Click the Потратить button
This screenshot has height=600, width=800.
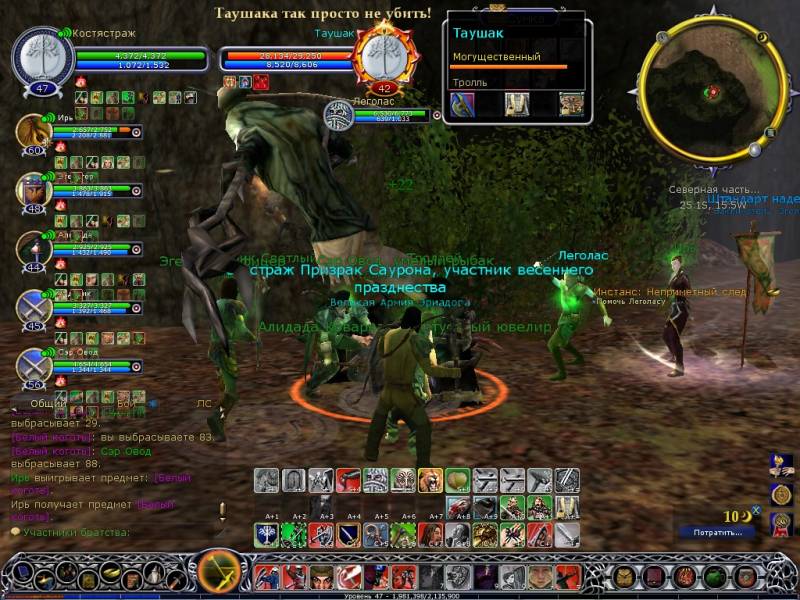tap(715, 532)
